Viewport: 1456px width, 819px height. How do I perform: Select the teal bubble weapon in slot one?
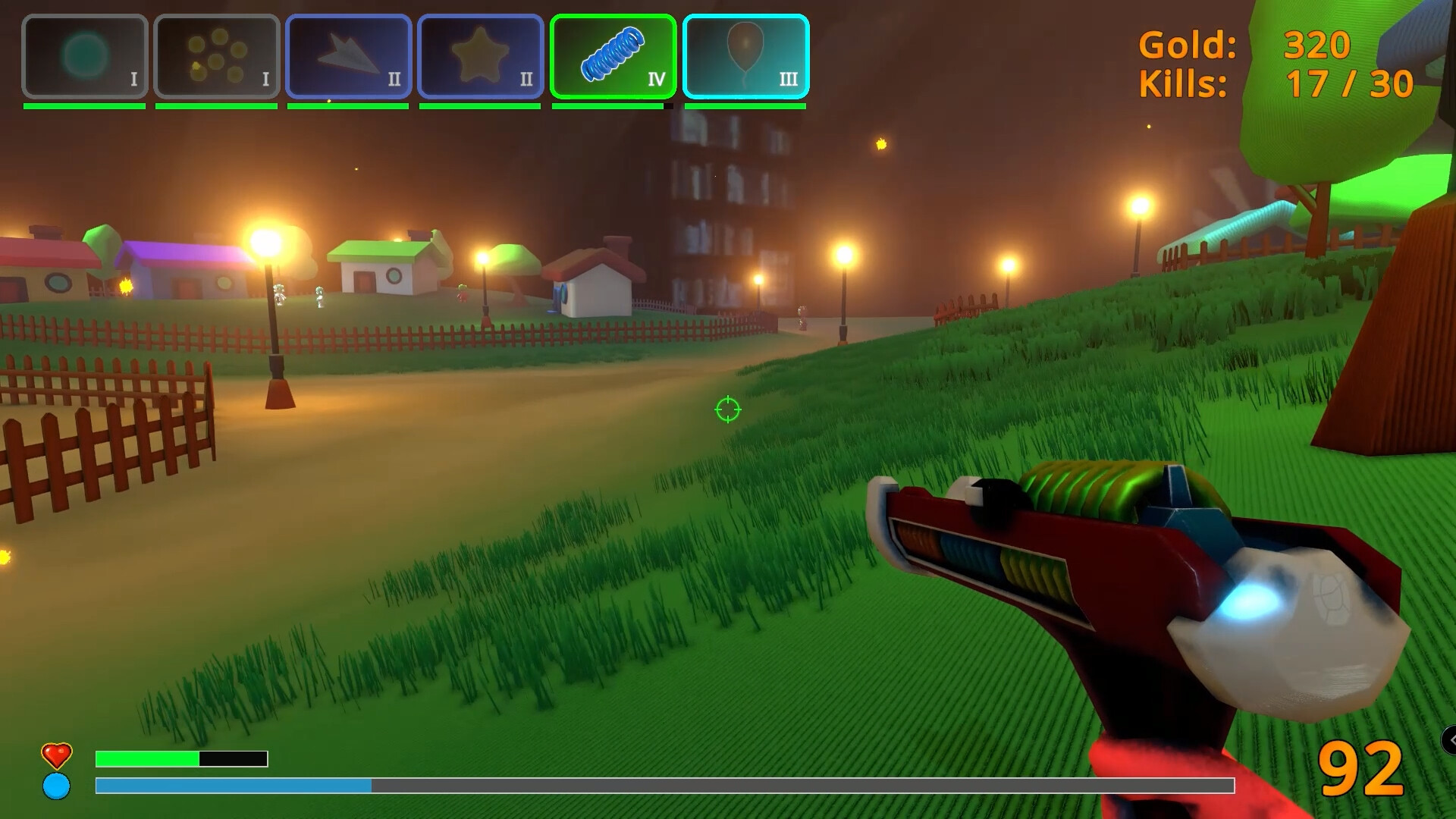85,55
